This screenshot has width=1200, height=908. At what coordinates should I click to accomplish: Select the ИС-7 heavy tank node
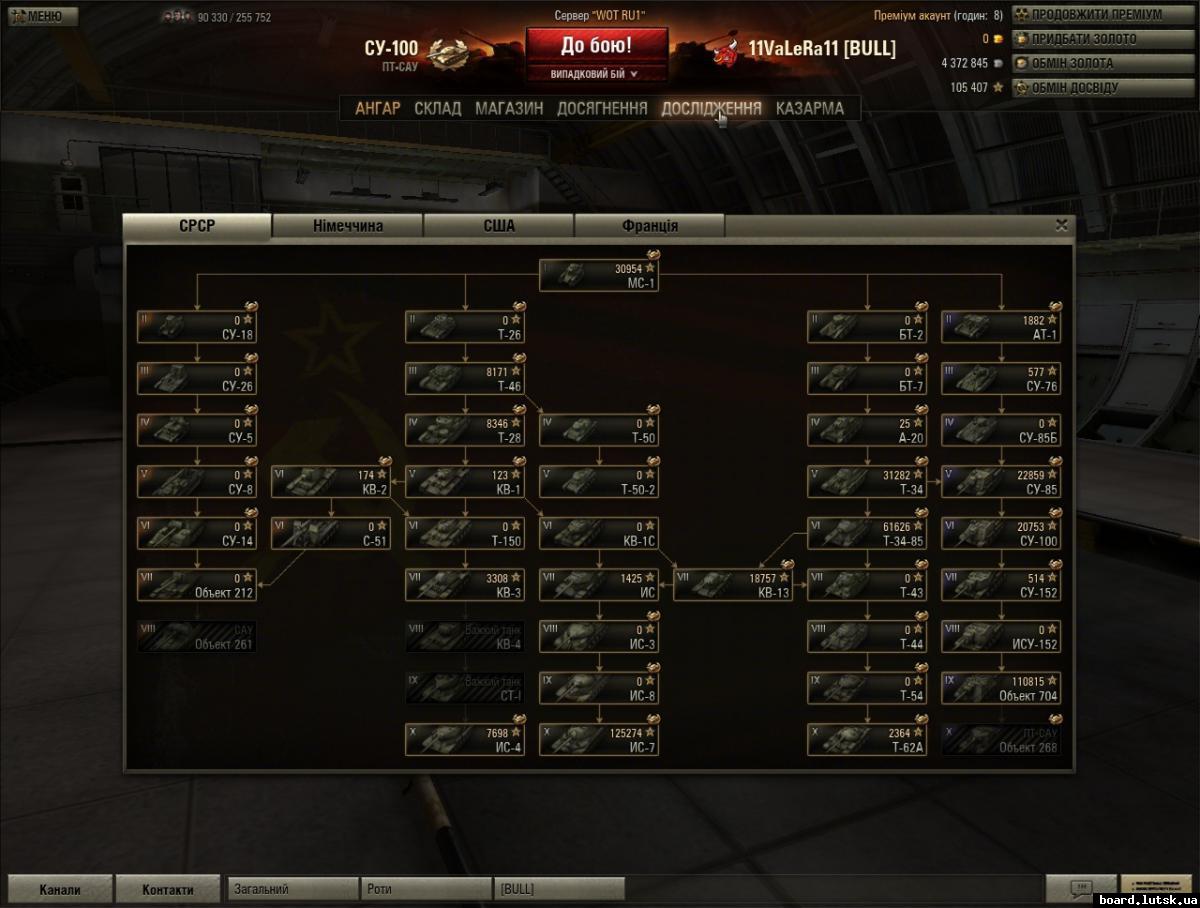599,740
